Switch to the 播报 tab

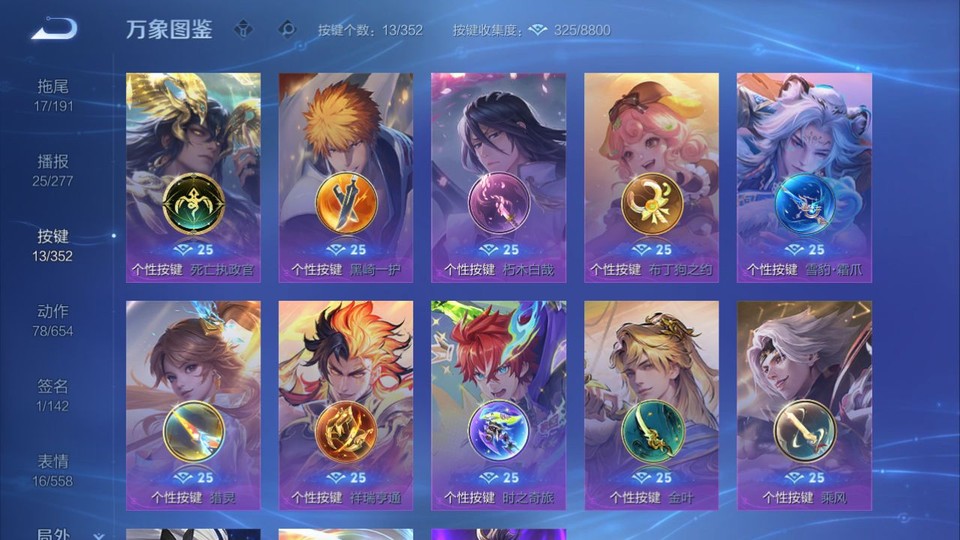click(54, 170)
